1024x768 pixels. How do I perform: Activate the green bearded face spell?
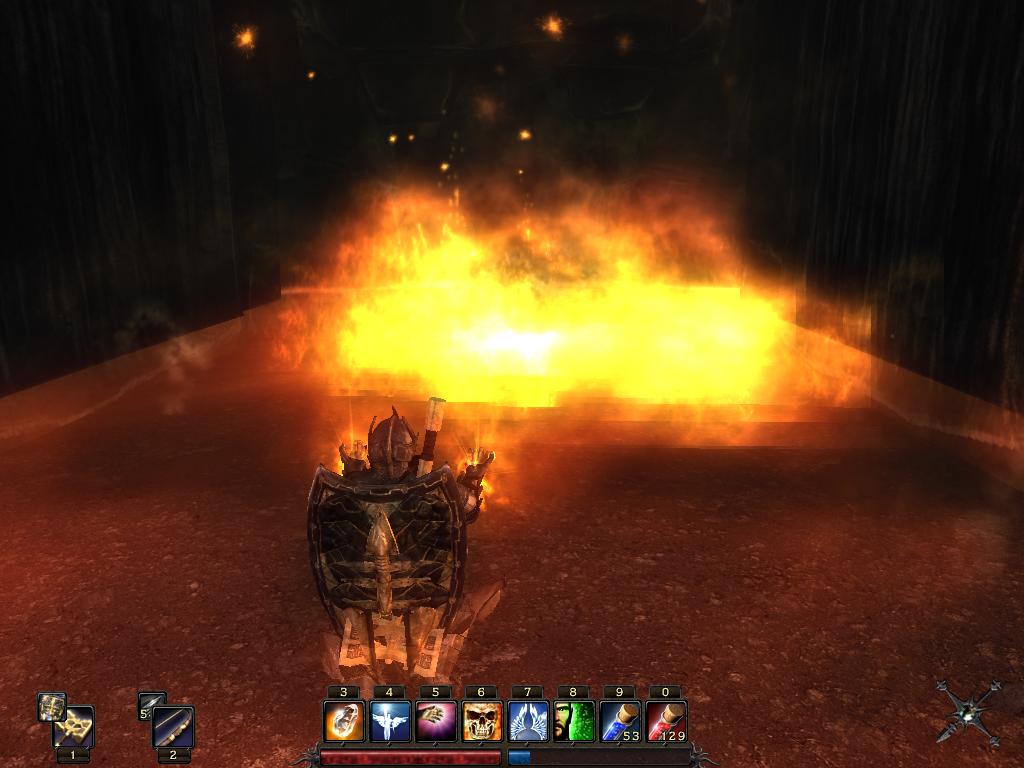tap(574, 721)
